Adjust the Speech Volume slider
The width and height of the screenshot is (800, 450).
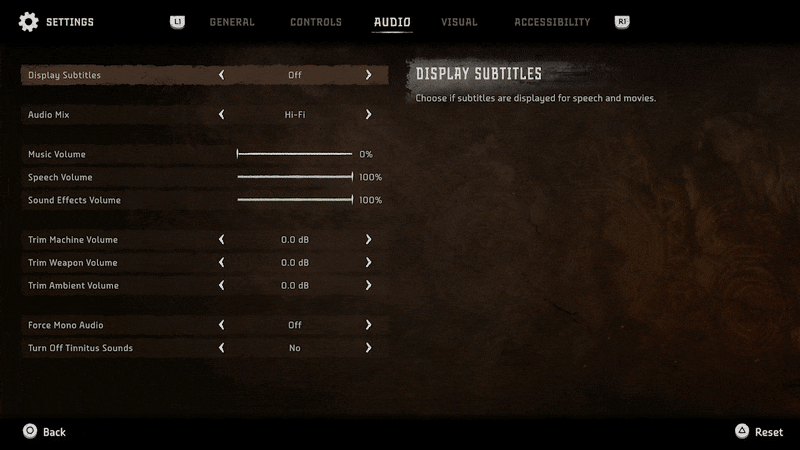pyautogui.click(x=295, y=178)
